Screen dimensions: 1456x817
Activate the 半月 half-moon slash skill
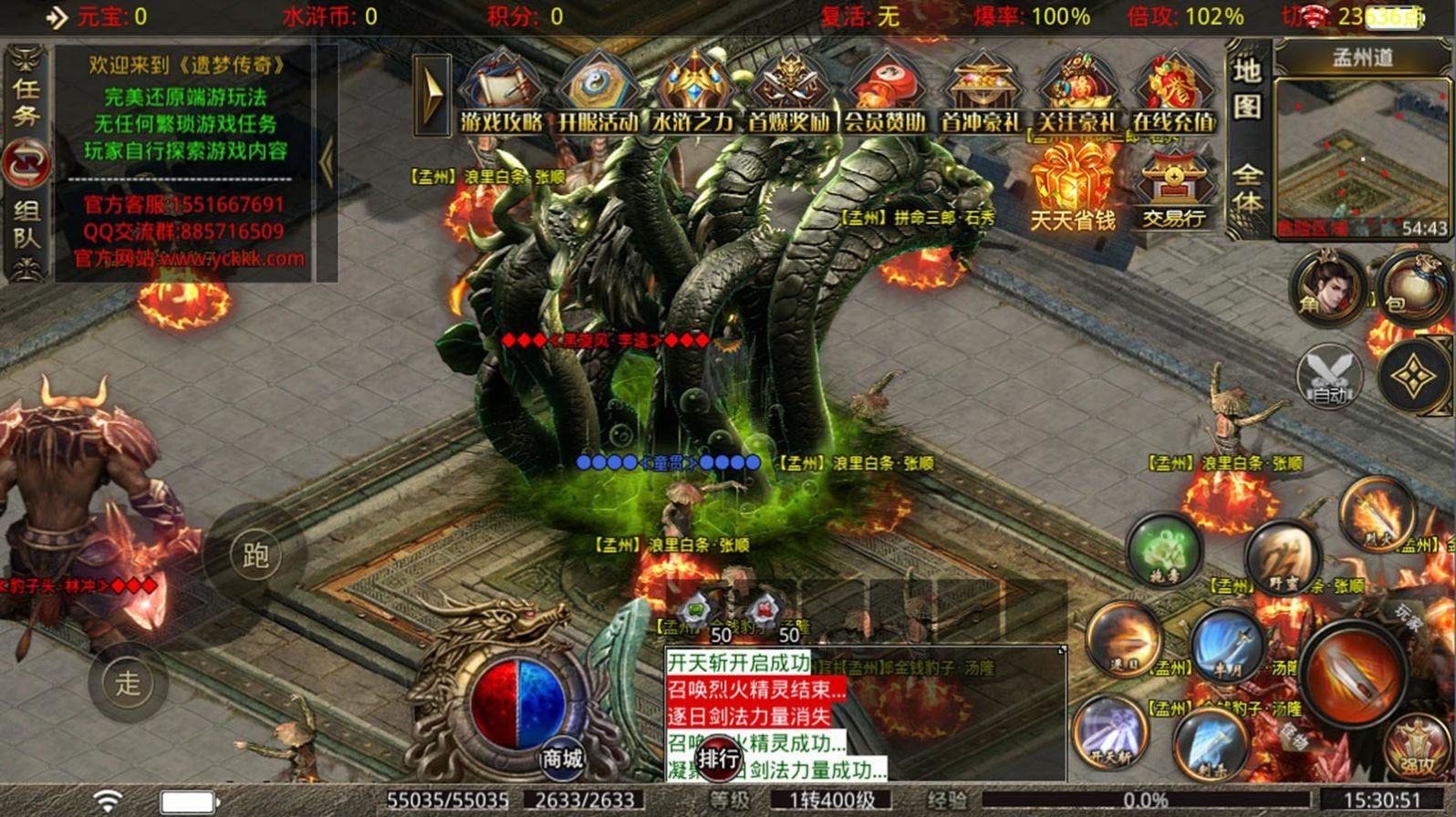(1229, 645)
